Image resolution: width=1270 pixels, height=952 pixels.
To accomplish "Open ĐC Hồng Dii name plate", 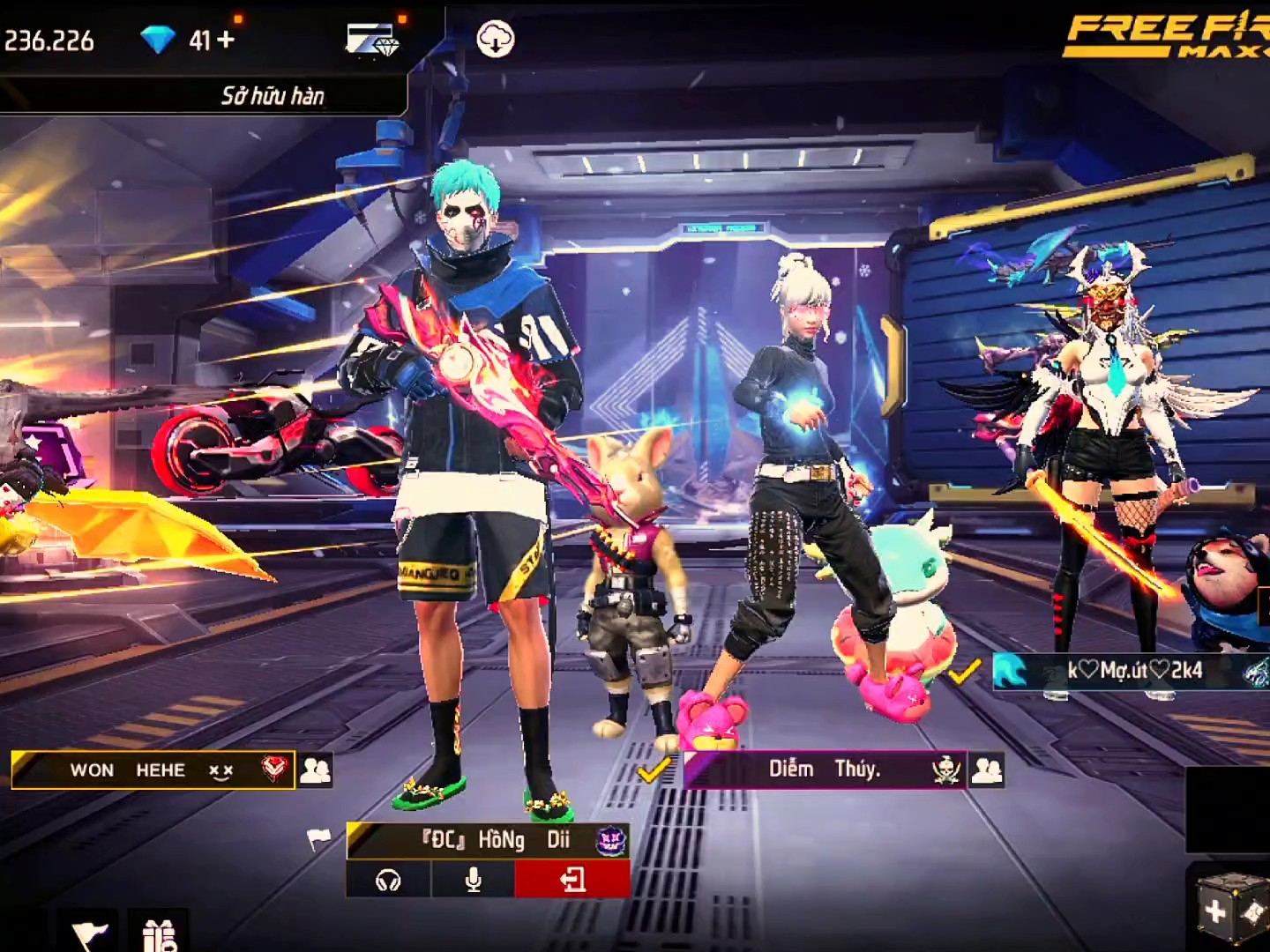I will (x=488, y=840).
